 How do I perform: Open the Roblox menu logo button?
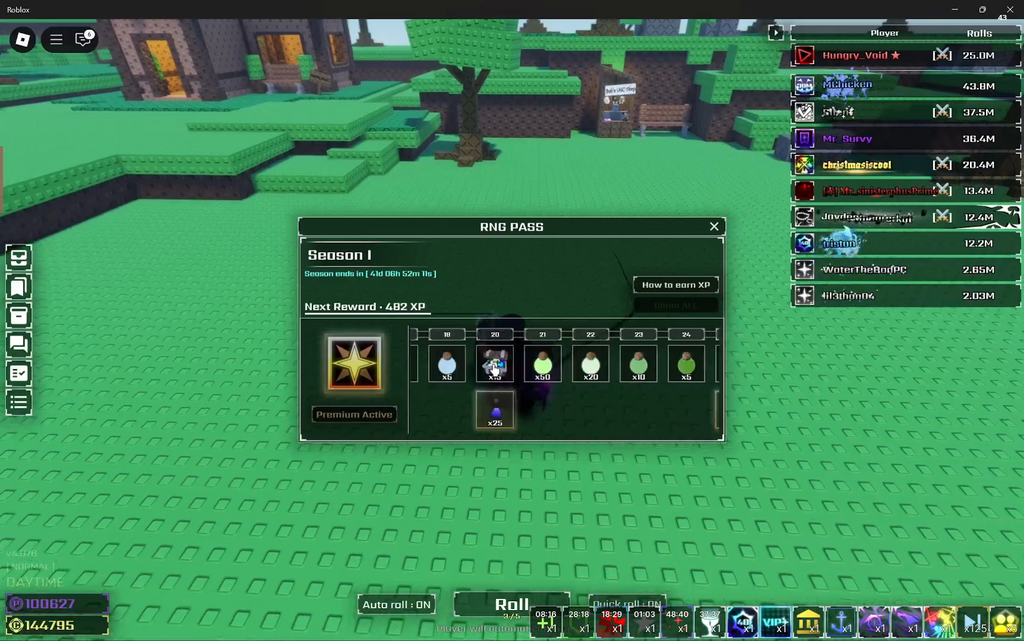[x=22, y=40]
